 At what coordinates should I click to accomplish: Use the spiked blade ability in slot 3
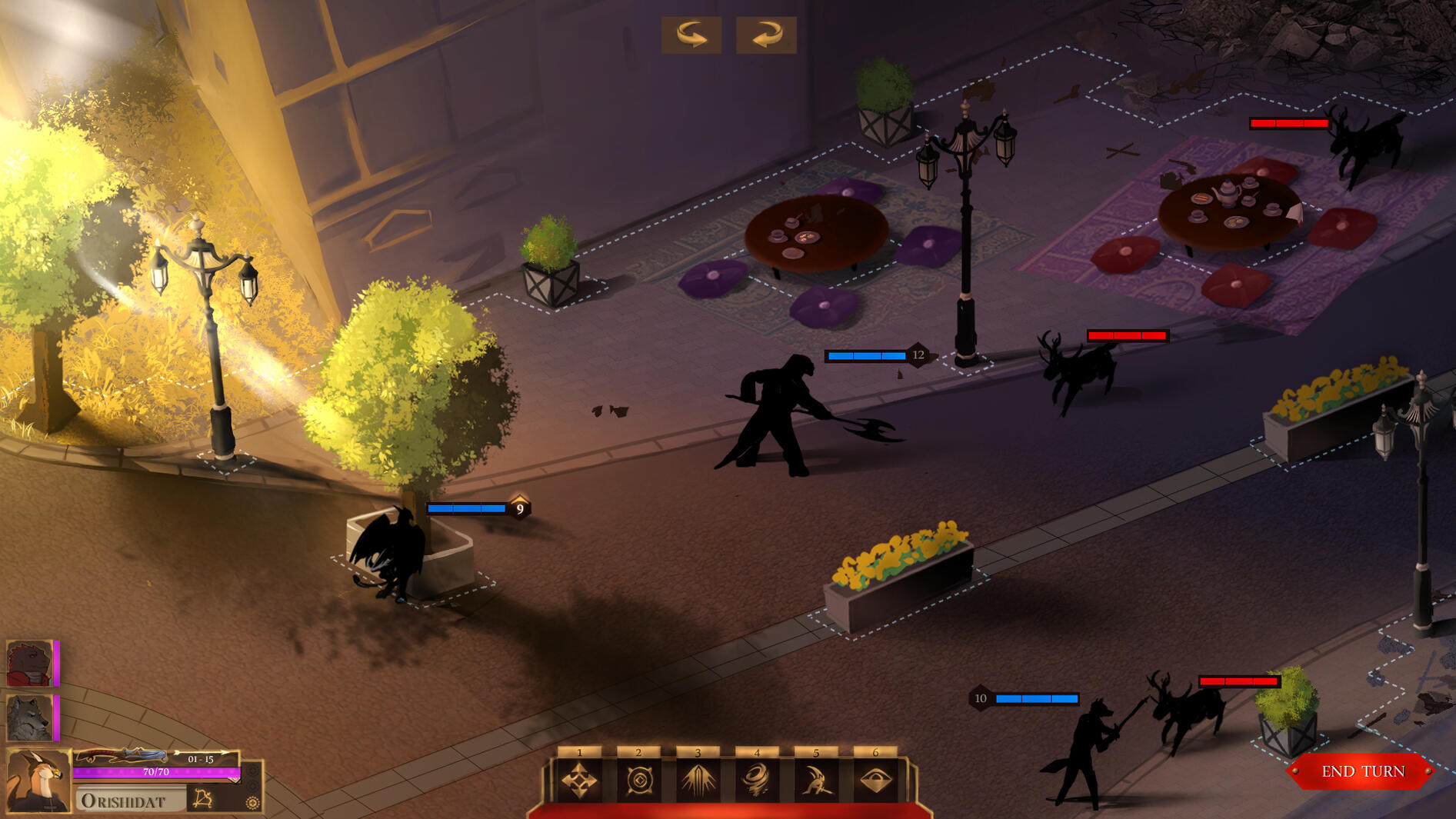pos(698,781)
